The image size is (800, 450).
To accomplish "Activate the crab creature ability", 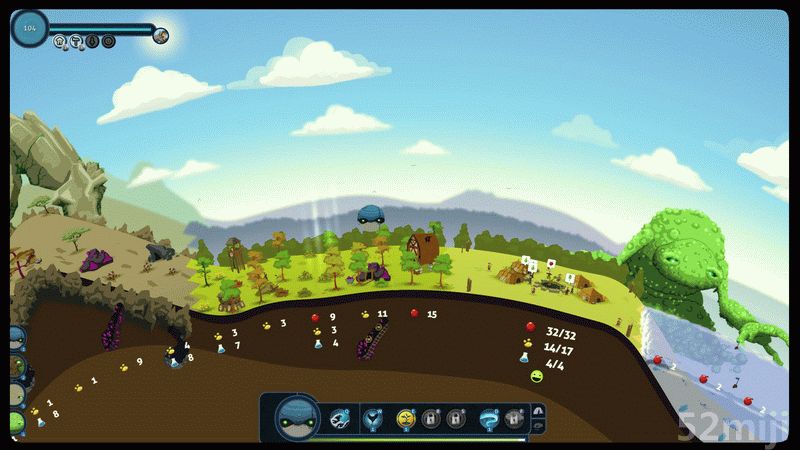I will coord(341,417).
